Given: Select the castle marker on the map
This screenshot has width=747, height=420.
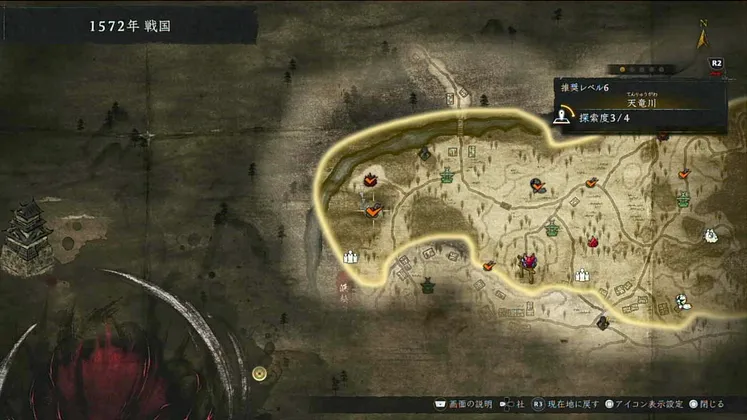Looking at the screenshot, I should click(26, 233).
